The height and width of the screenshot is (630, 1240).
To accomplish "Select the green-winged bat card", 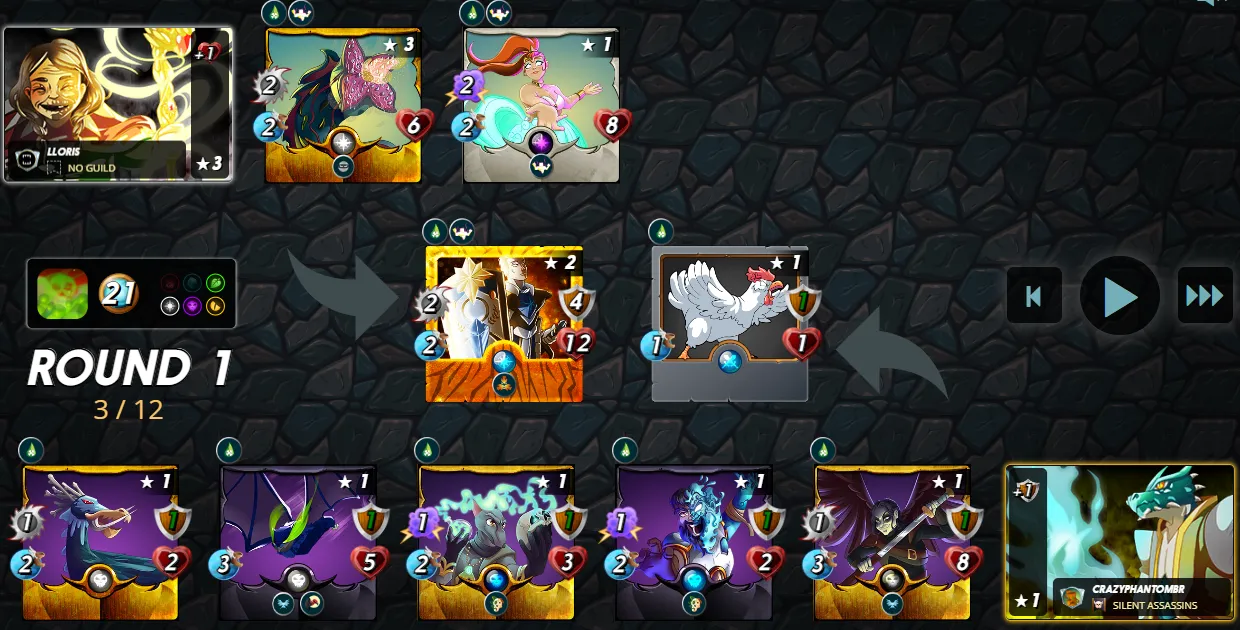I will tap(298, 541).
